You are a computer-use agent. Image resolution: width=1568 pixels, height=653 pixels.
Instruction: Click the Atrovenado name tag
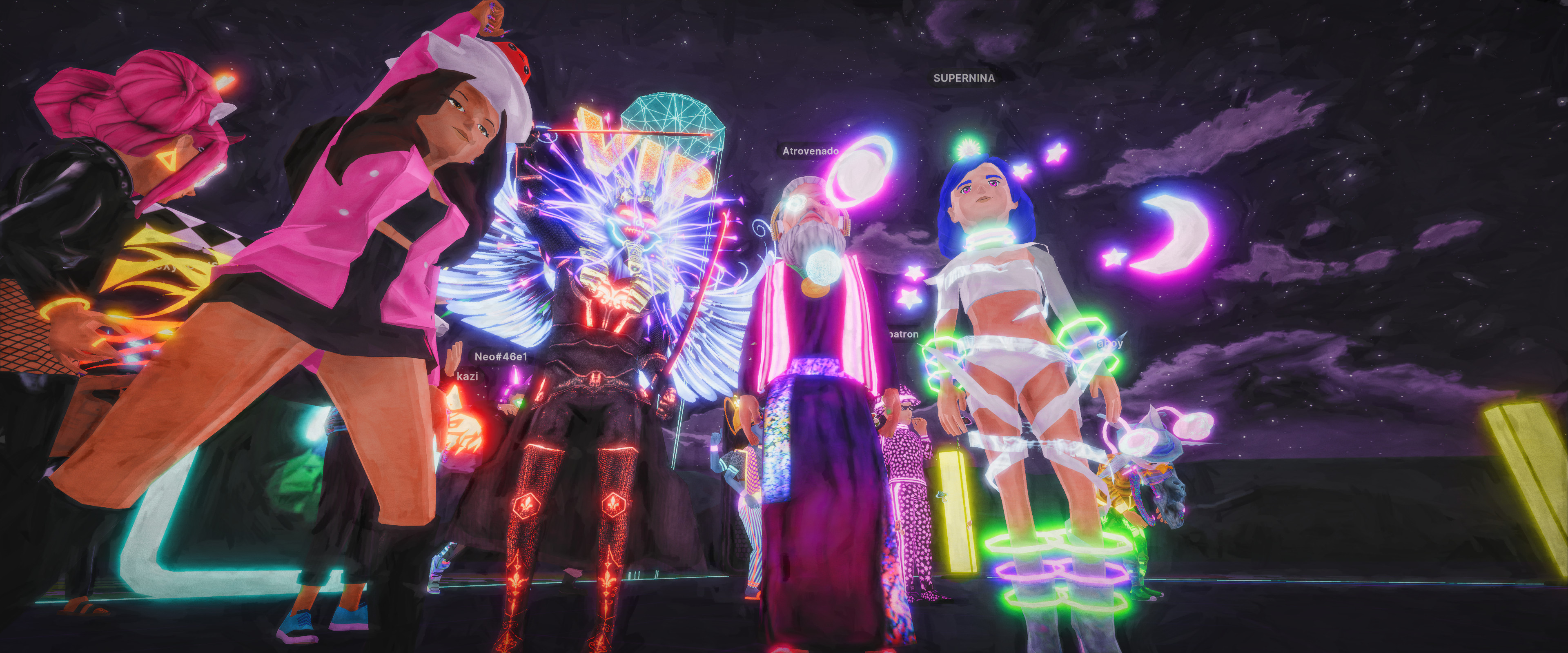point(810,151)
